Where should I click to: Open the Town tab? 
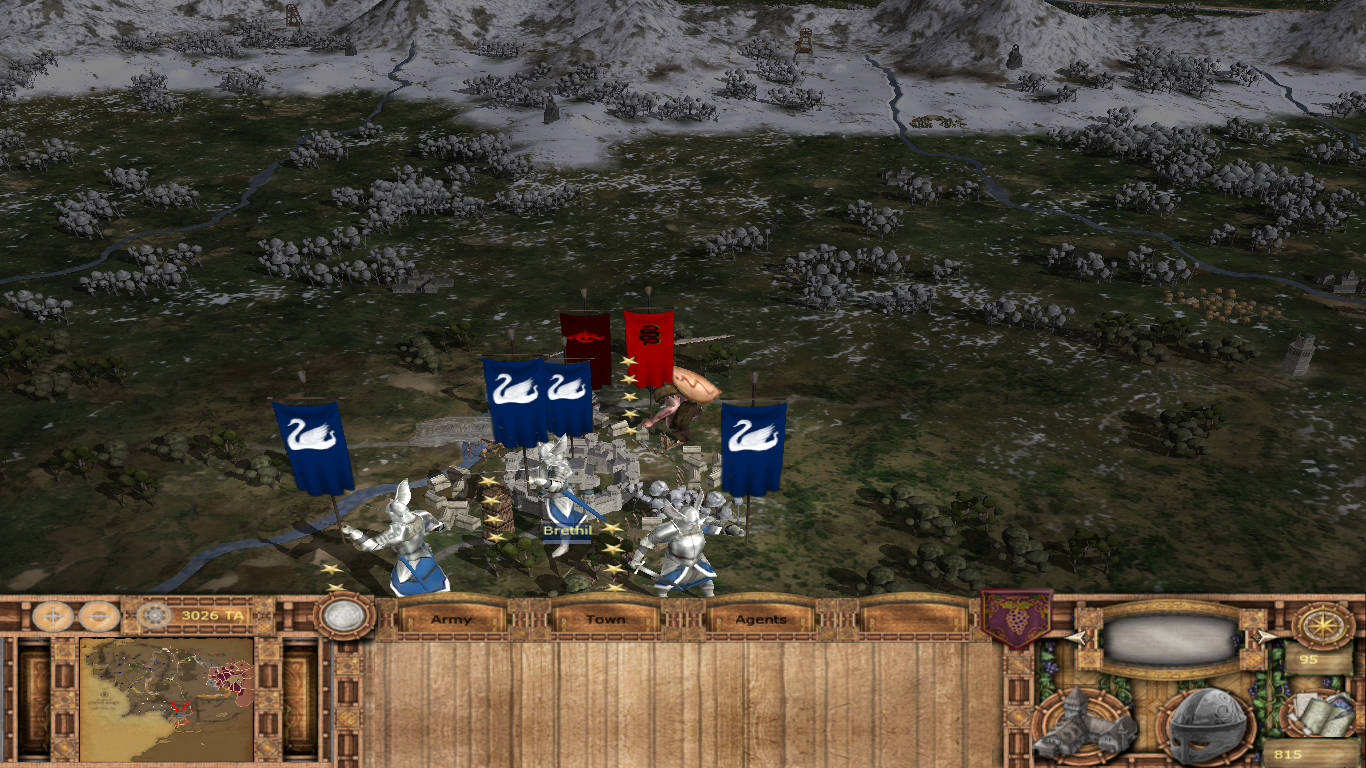605,619
